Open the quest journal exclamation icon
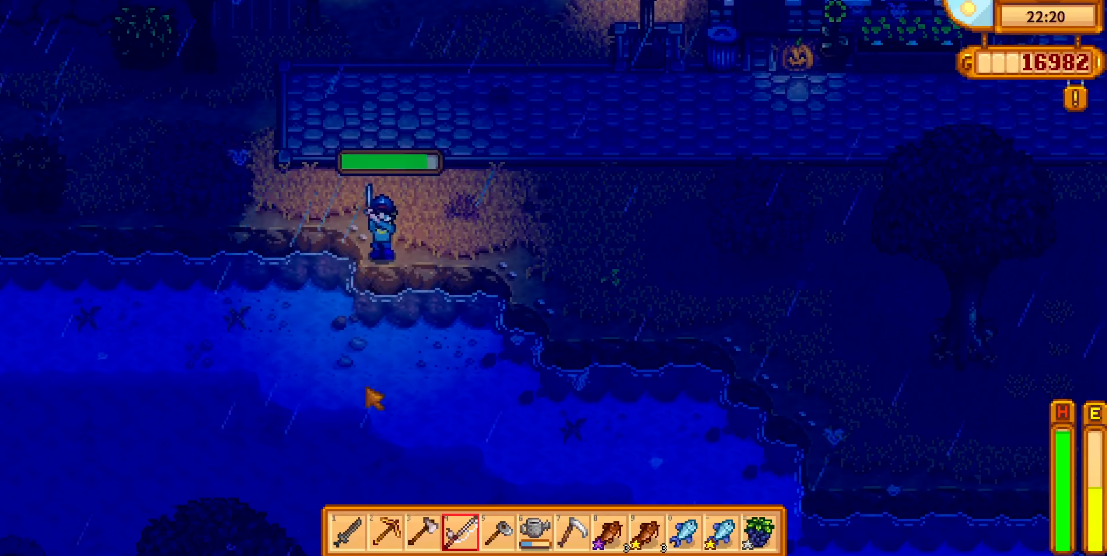This screenshot has height=556, width=1107. point(1076,97)
